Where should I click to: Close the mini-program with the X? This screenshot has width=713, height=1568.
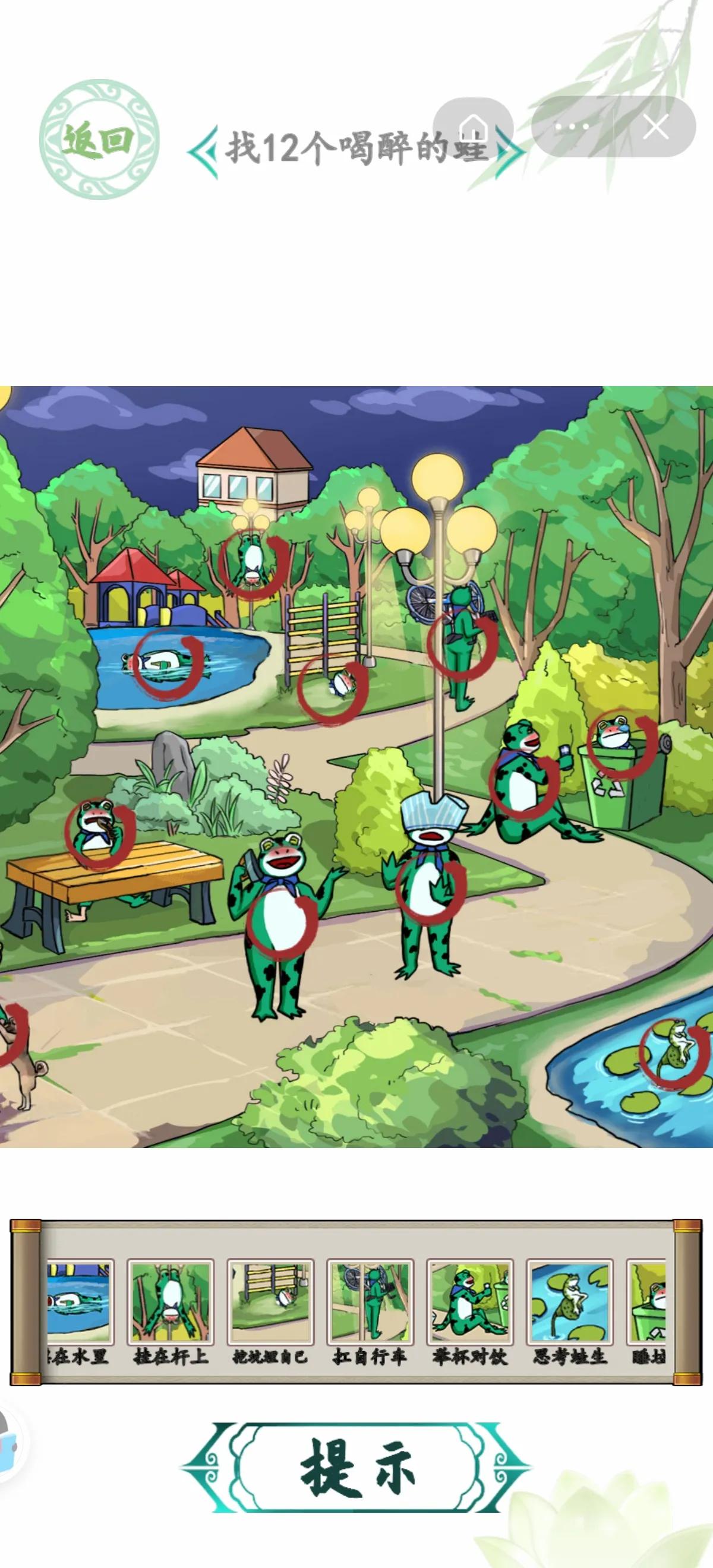point(656,127)
